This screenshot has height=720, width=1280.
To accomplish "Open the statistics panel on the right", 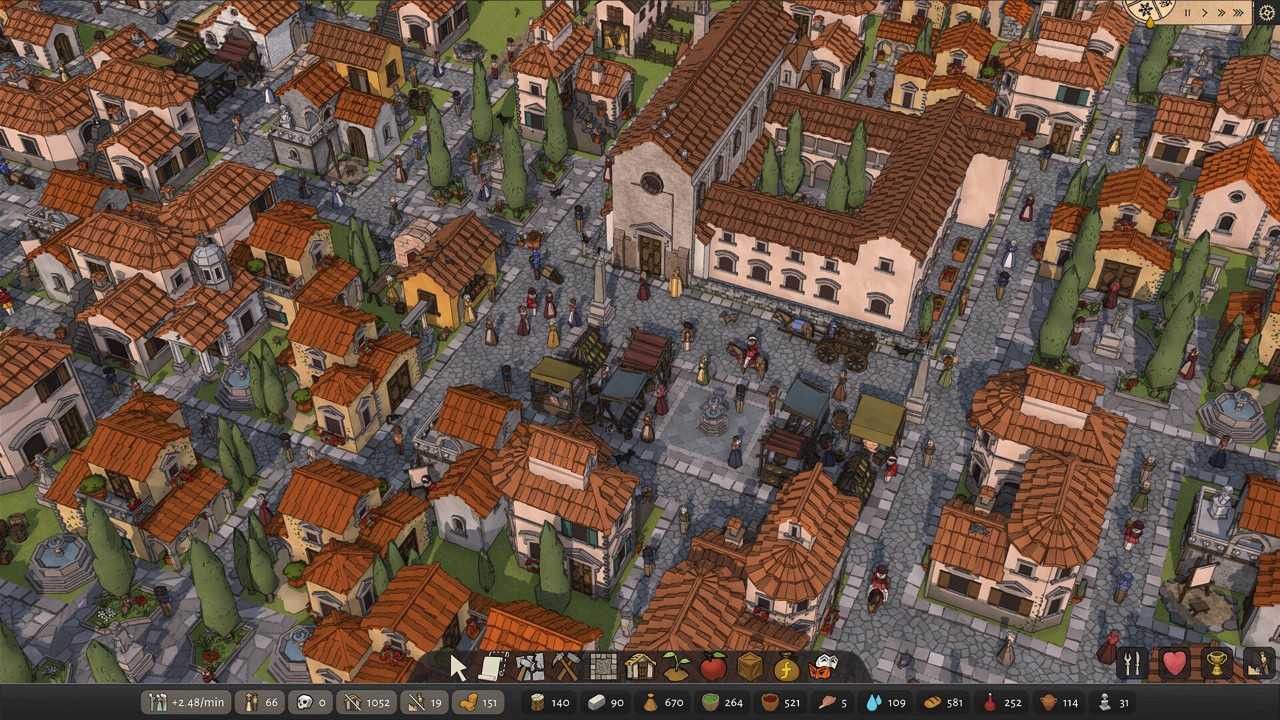I will point(1259,663).
